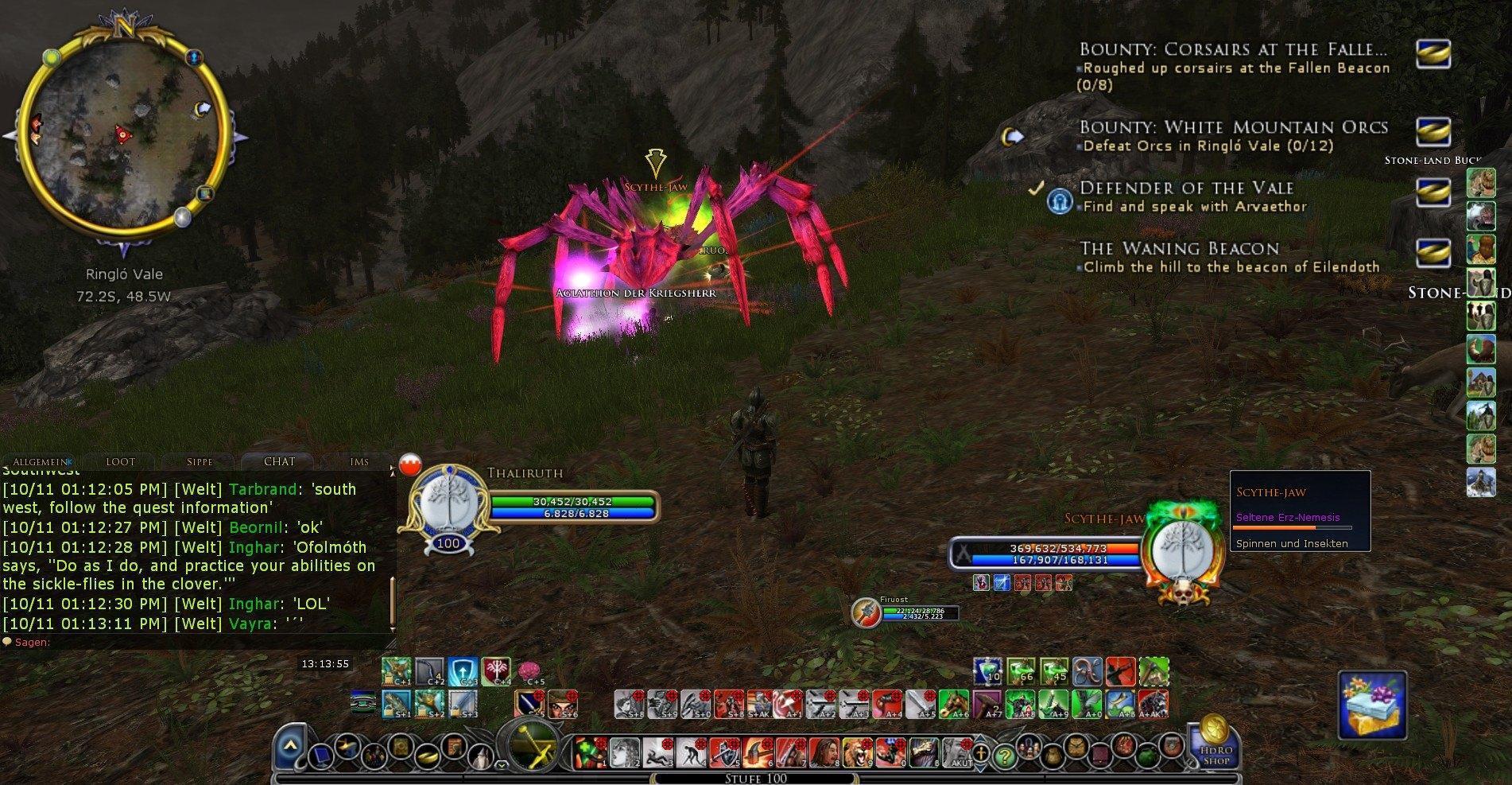Open the Sippe chat tab
This screenshot has width=1512, height=785.
point(199,461)
